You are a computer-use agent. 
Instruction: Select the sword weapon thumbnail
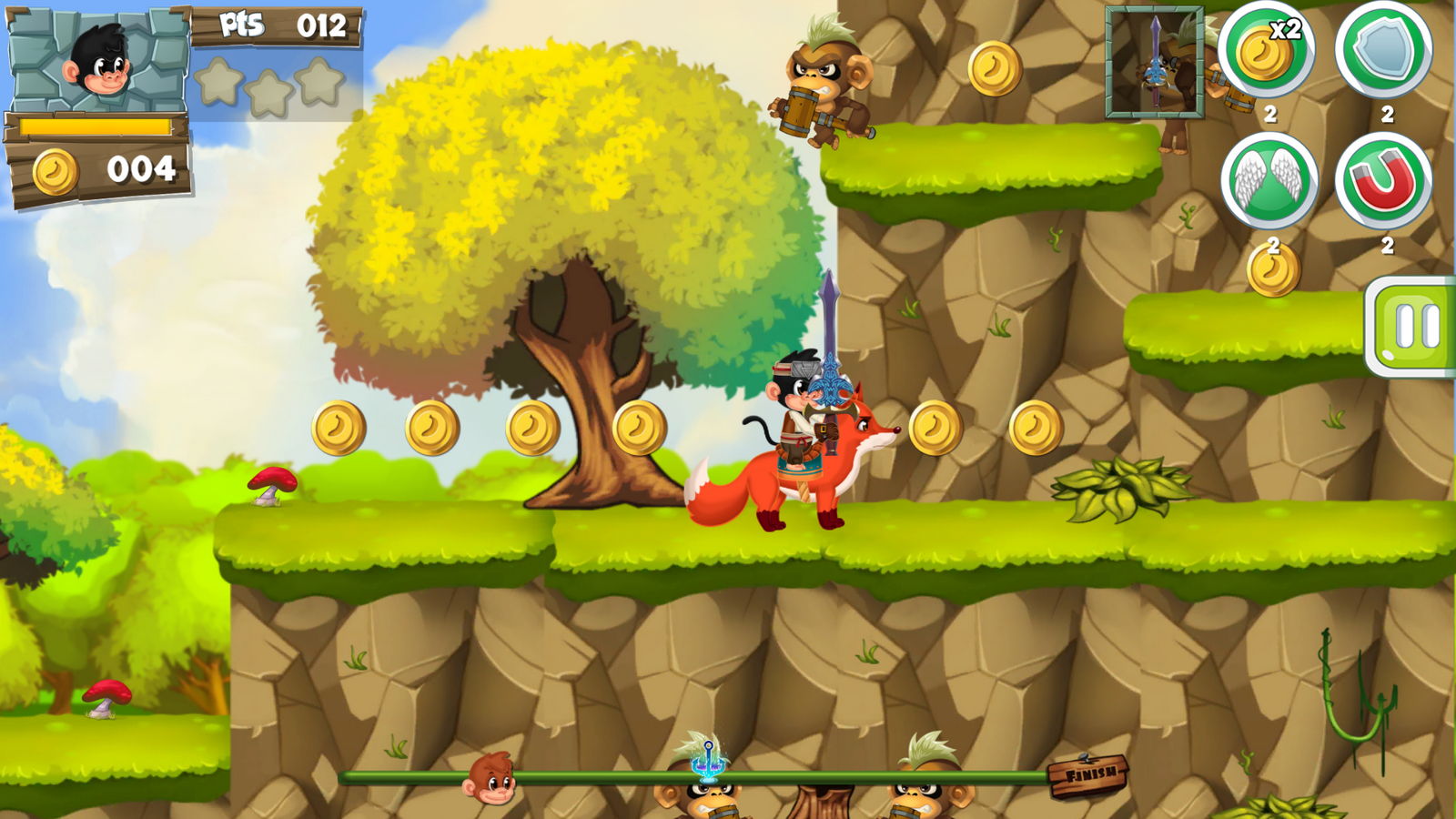[x=1155, y=62]
